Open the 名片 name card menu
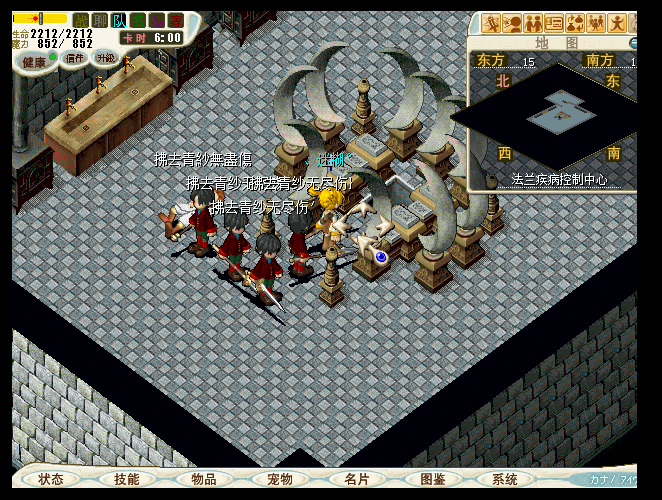Viewport: 662px width, 500px height. [x=357, y=479]
